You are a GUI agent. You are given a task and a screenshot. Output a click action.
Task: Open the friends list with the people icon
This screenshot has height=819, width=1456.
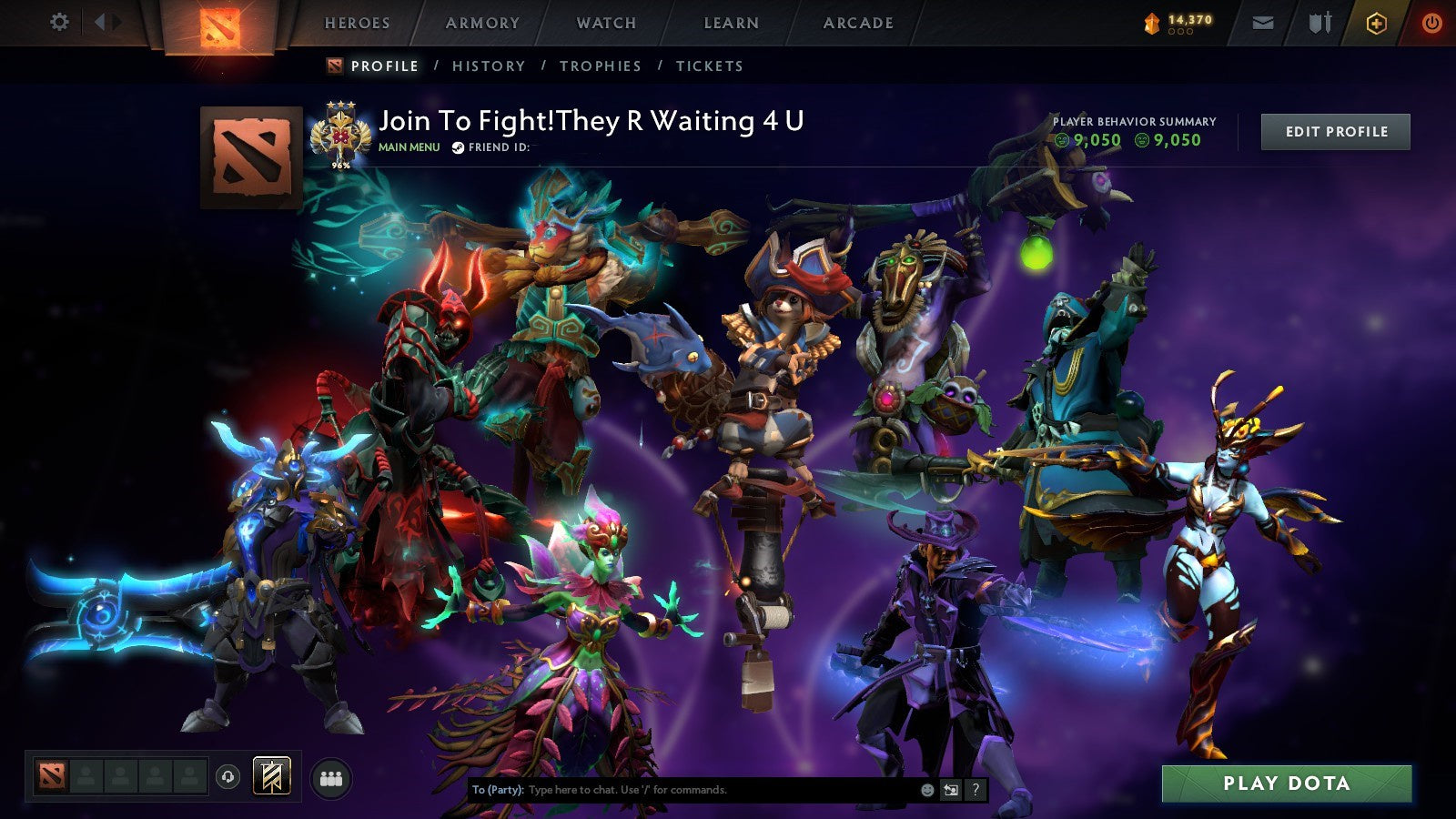332,775
